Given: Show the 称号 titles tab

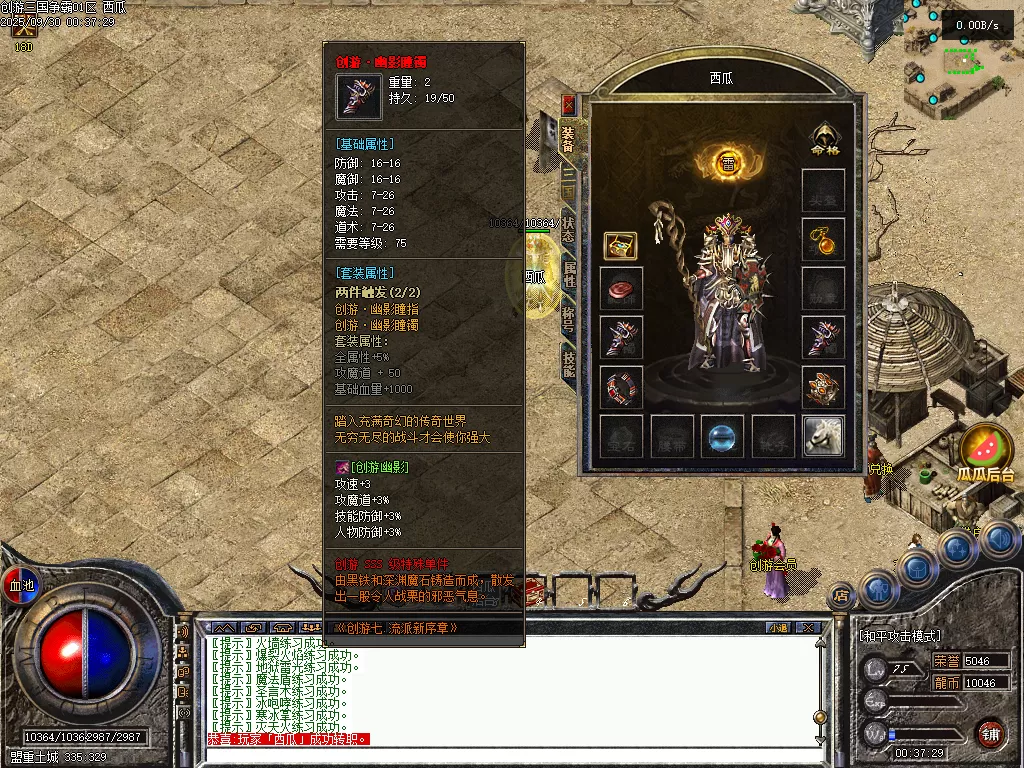Looking at the screenshot, I should pyautogui.click(x=568, y=319).
